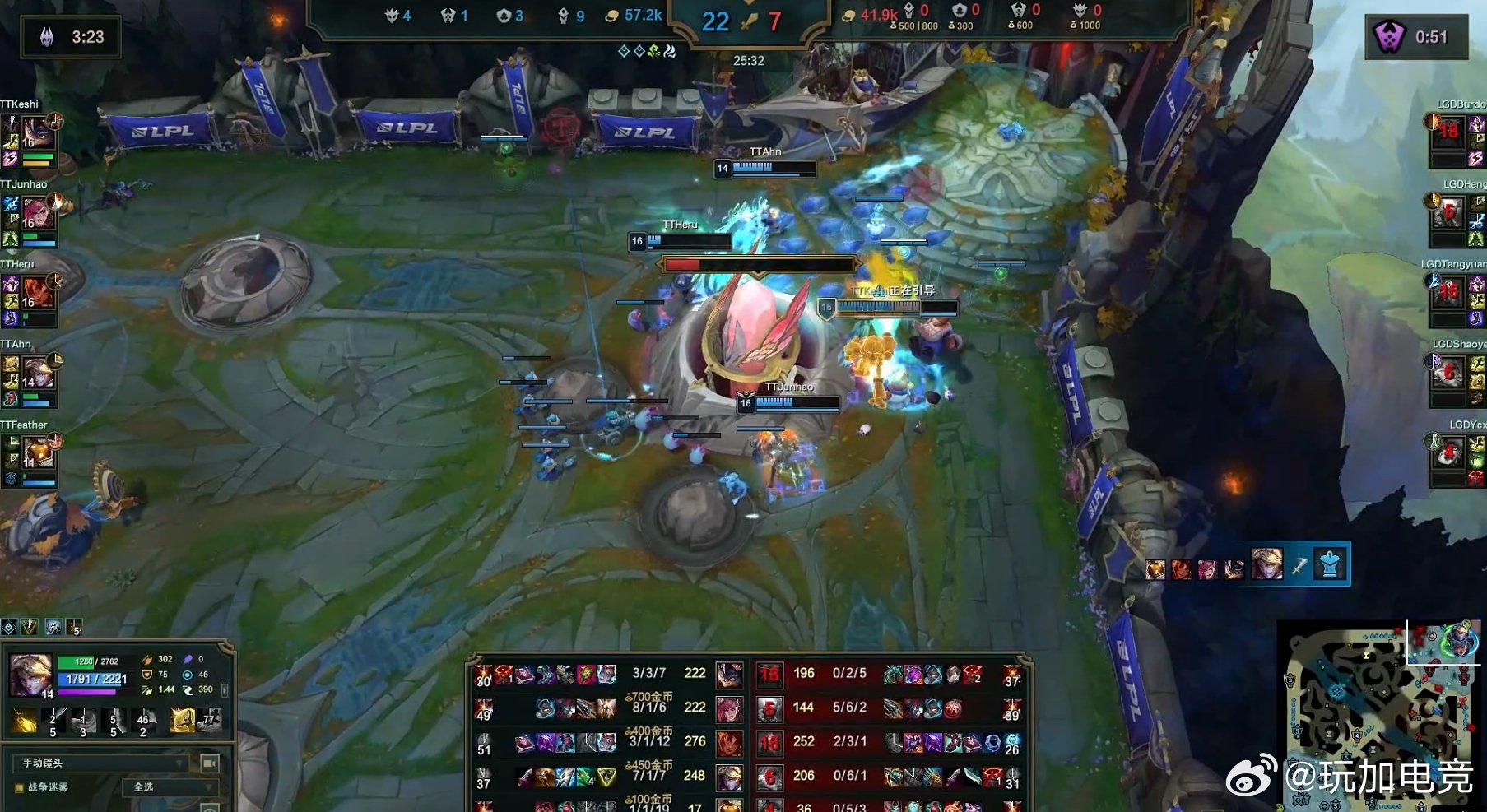Click the movement speed icon showing 390

pyautogui.click(x=189, y=689)
